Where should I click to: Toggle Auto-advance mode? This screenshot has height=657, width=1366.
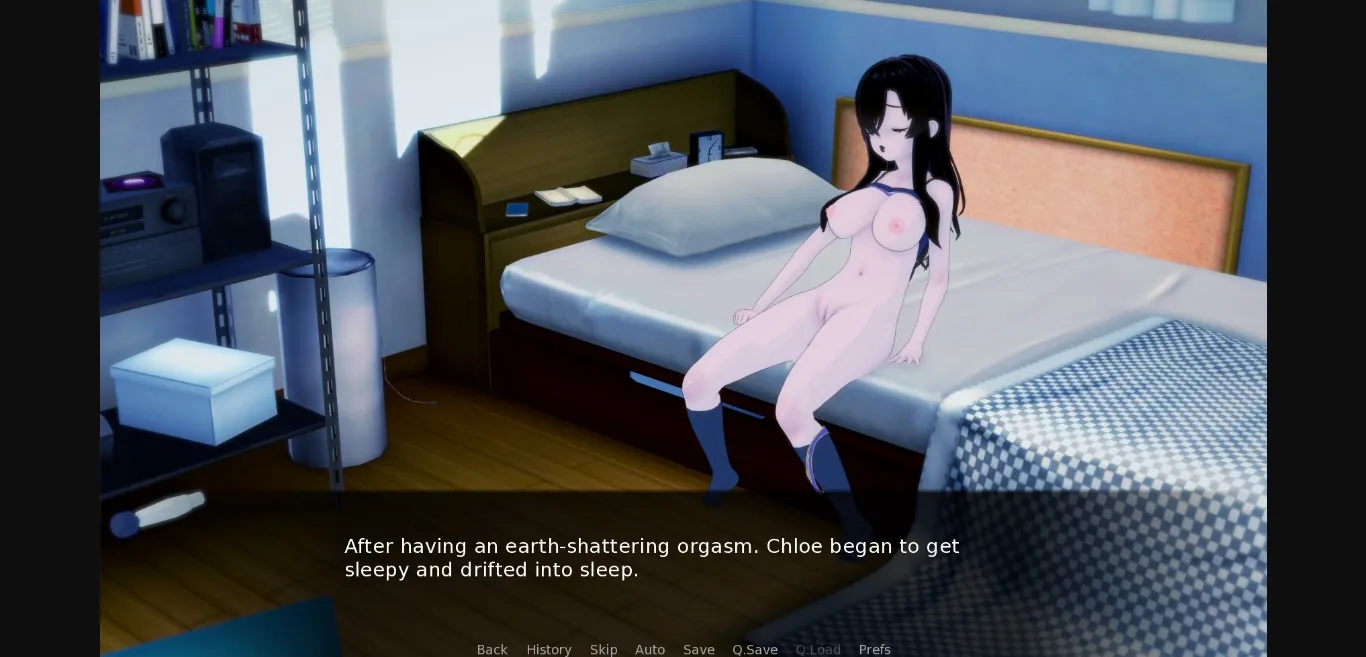650,649
